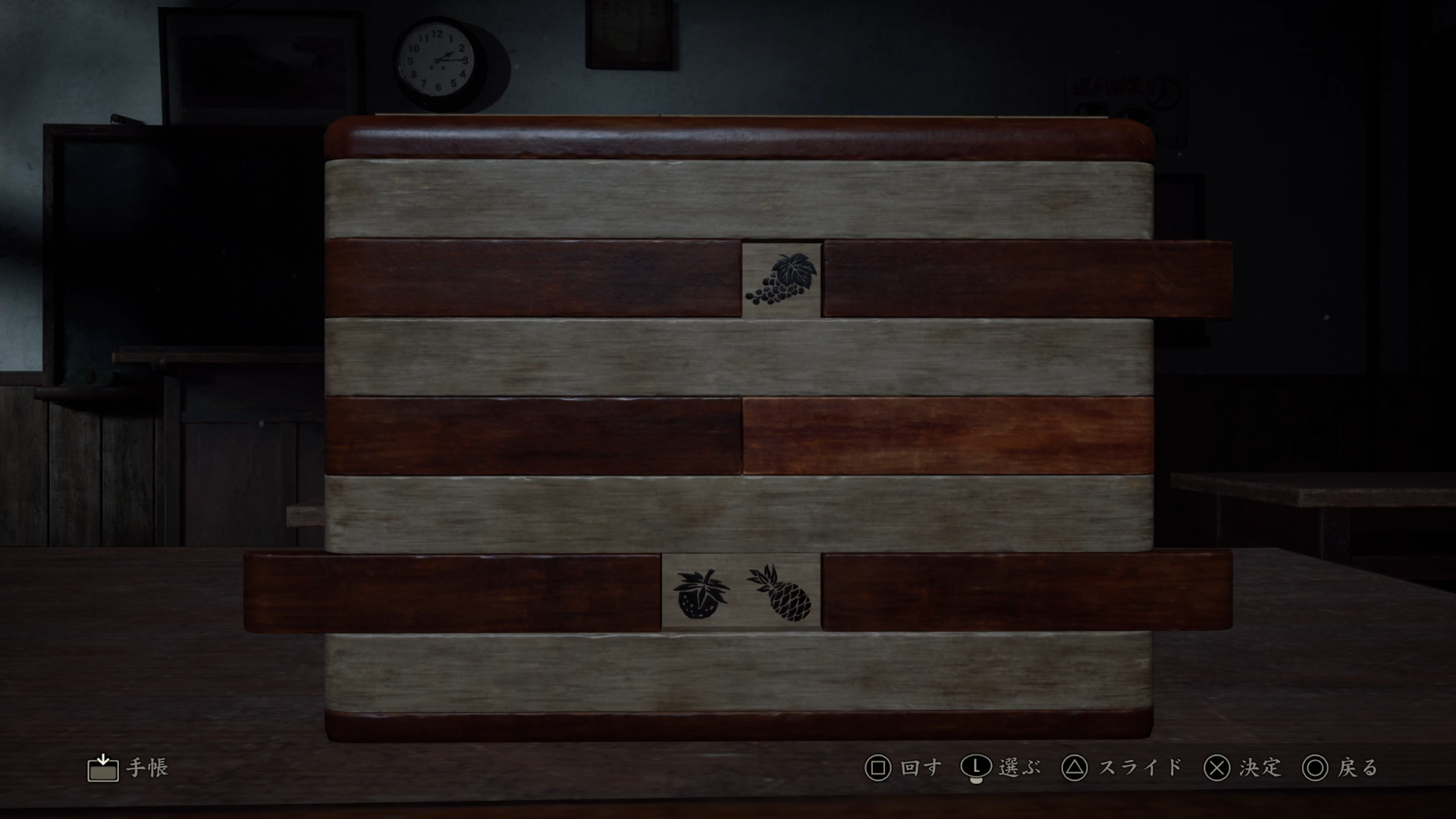Select the strawberry symbol tile
The width and height of the screenshot is (1456, 819).
[701, 594]
